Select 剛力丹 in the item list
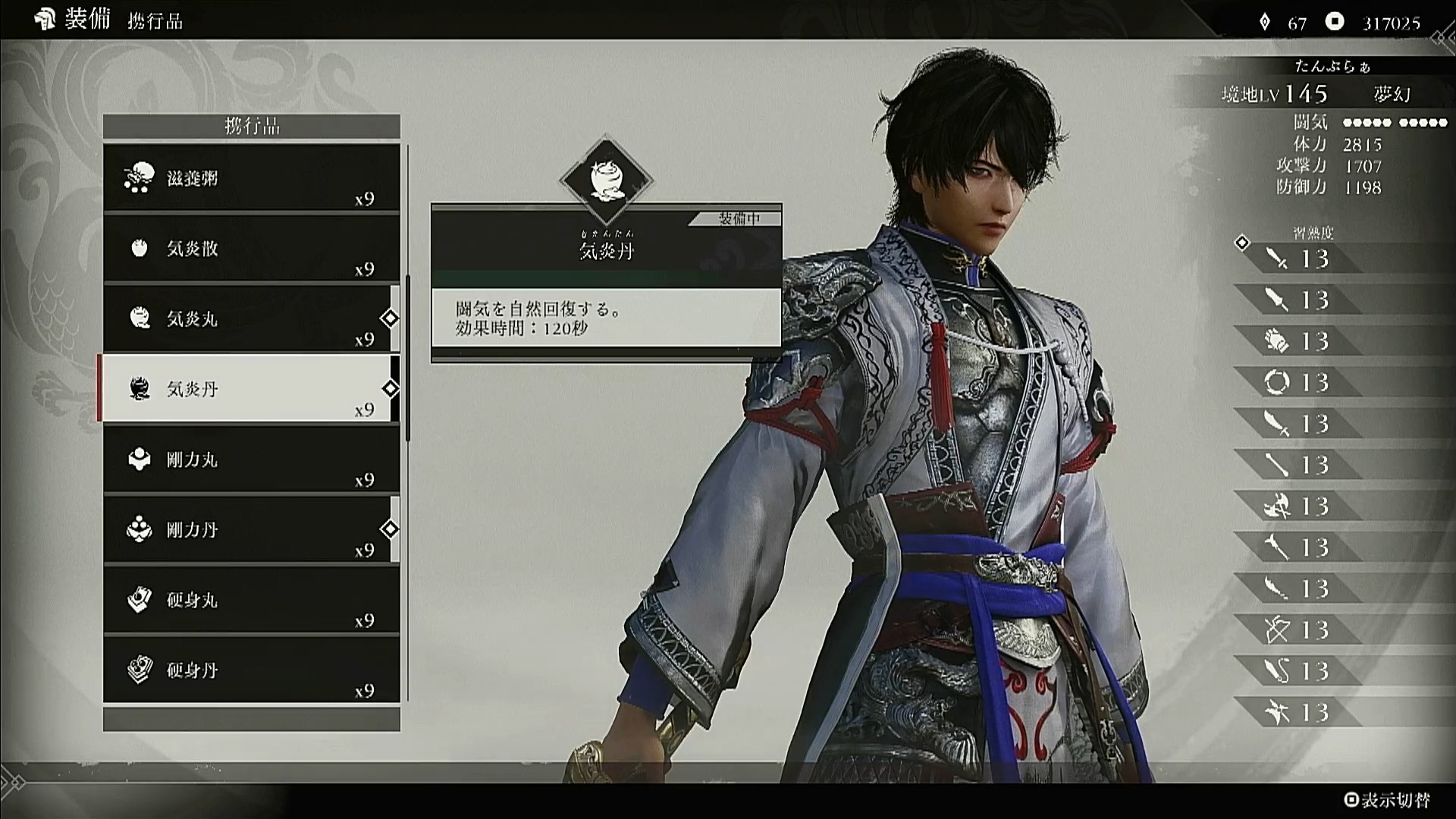The width and height of the screenshot is (1456, 819). coord(251,529)
